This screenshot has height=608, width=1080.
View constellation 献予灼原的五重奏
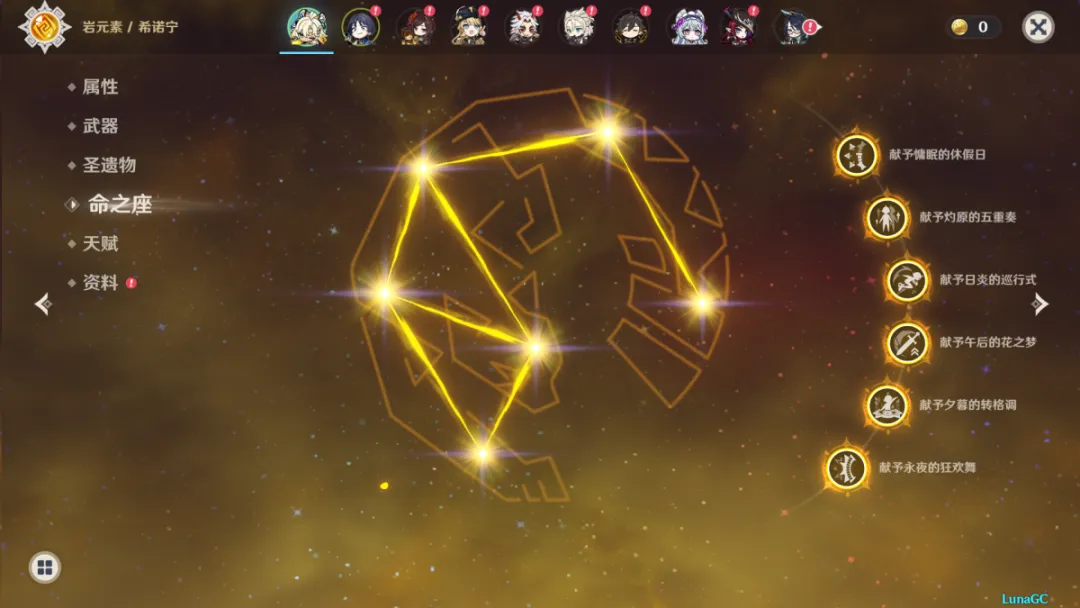click(x=887, y=217)
